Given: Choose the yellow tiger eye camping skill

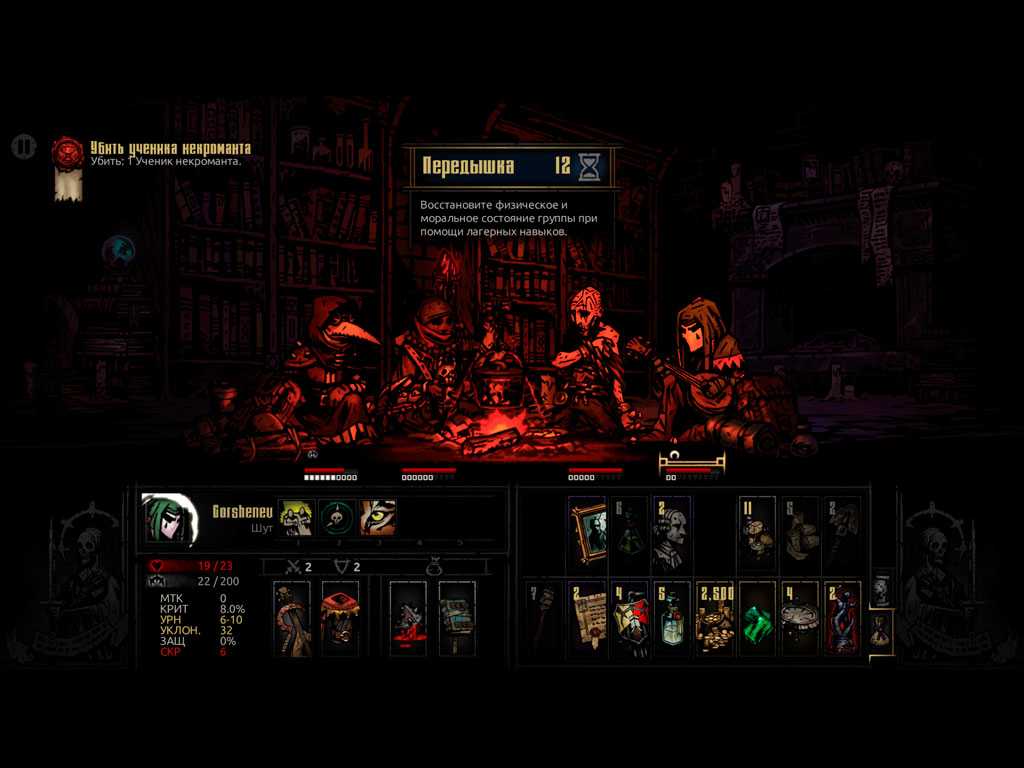Looking at the screenshot, I should (378, 518).
